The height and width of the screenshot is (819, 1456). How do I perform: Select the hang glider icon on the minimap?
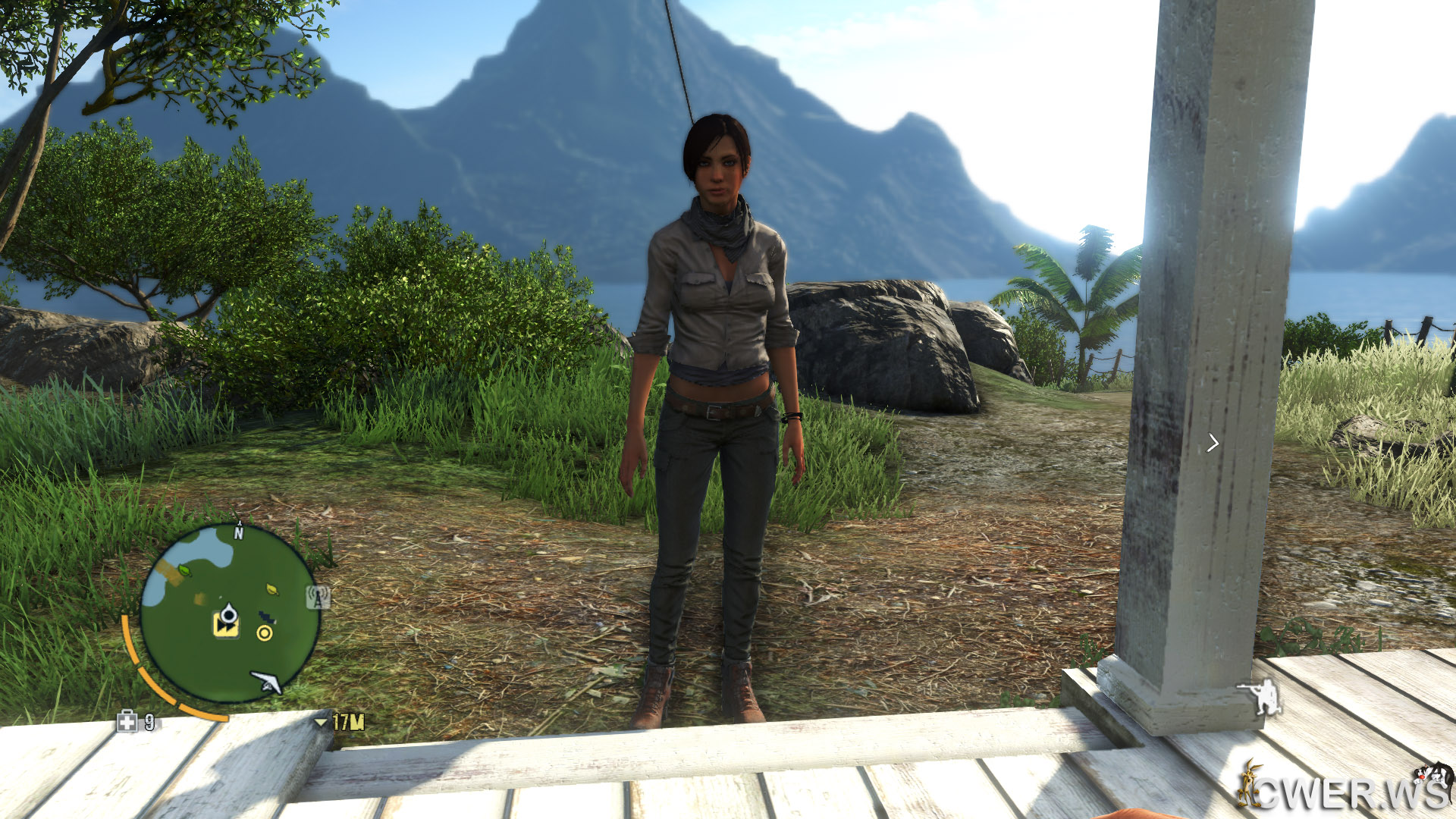[267, 682]
